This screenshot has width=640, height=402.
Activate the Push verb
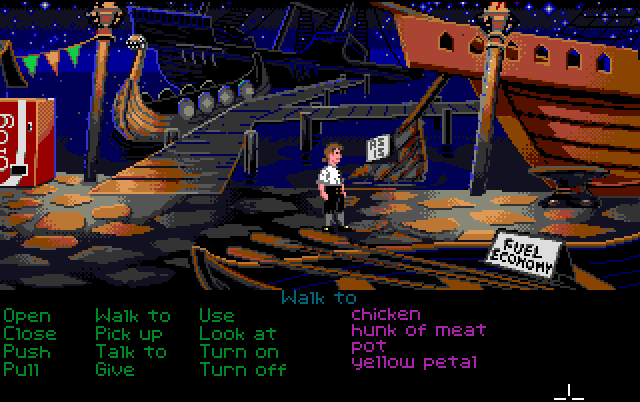[x=27, y=351]
